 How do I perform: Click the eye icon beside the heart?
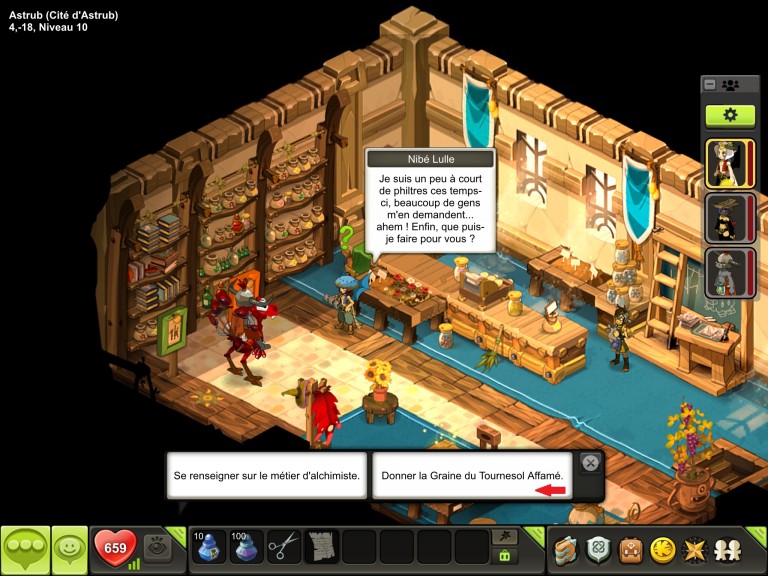157,547
